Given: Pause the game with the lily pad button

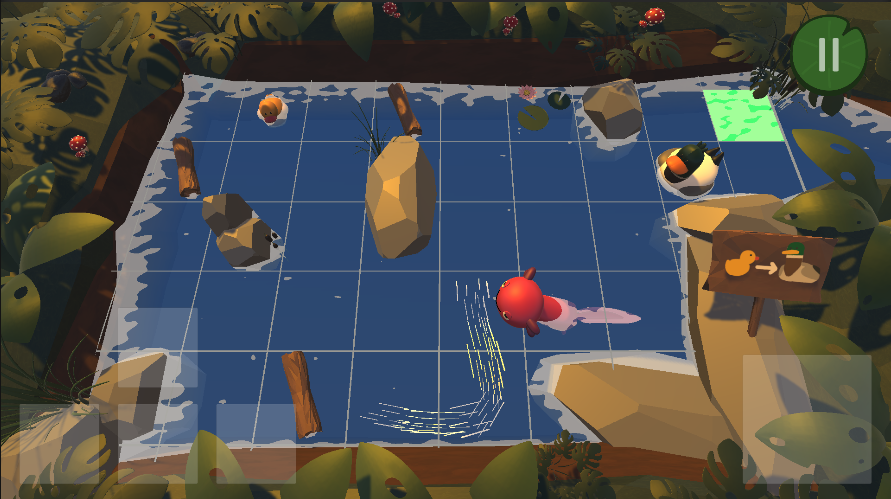Looking at the screenshot, I should [828, 54].
